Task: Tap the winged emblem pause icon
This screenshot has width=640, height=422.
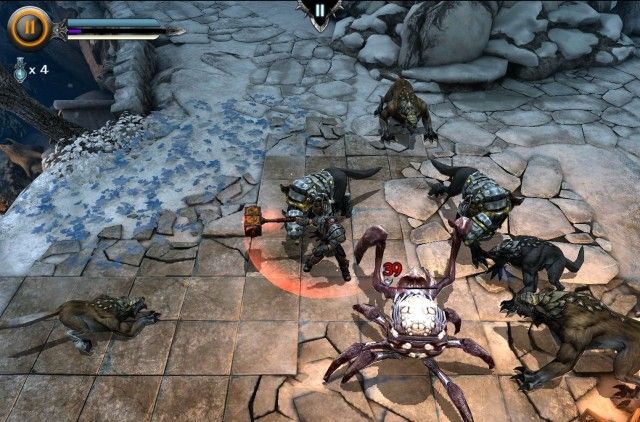Action: pyautogui.click(x=319, y=11)
